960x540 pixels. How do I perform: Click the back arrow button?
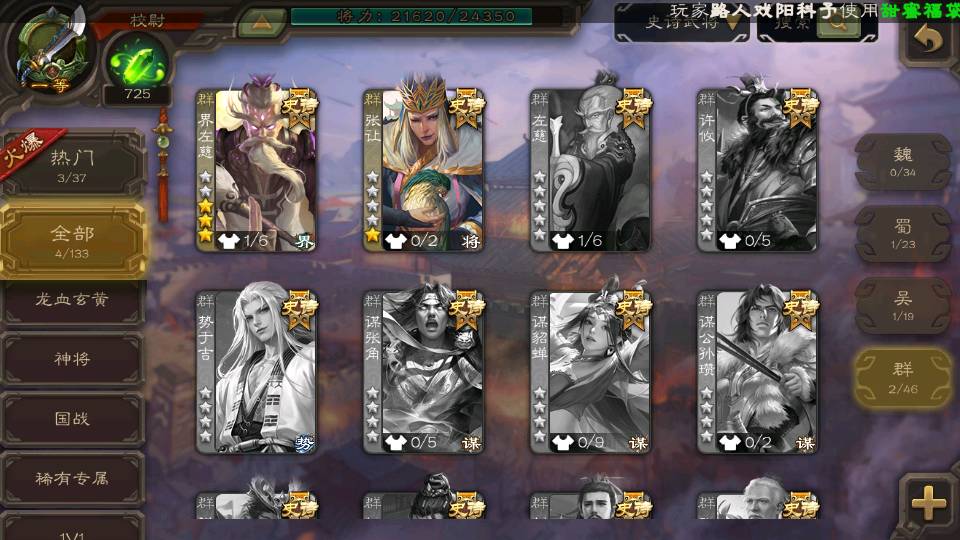point(929,40)
